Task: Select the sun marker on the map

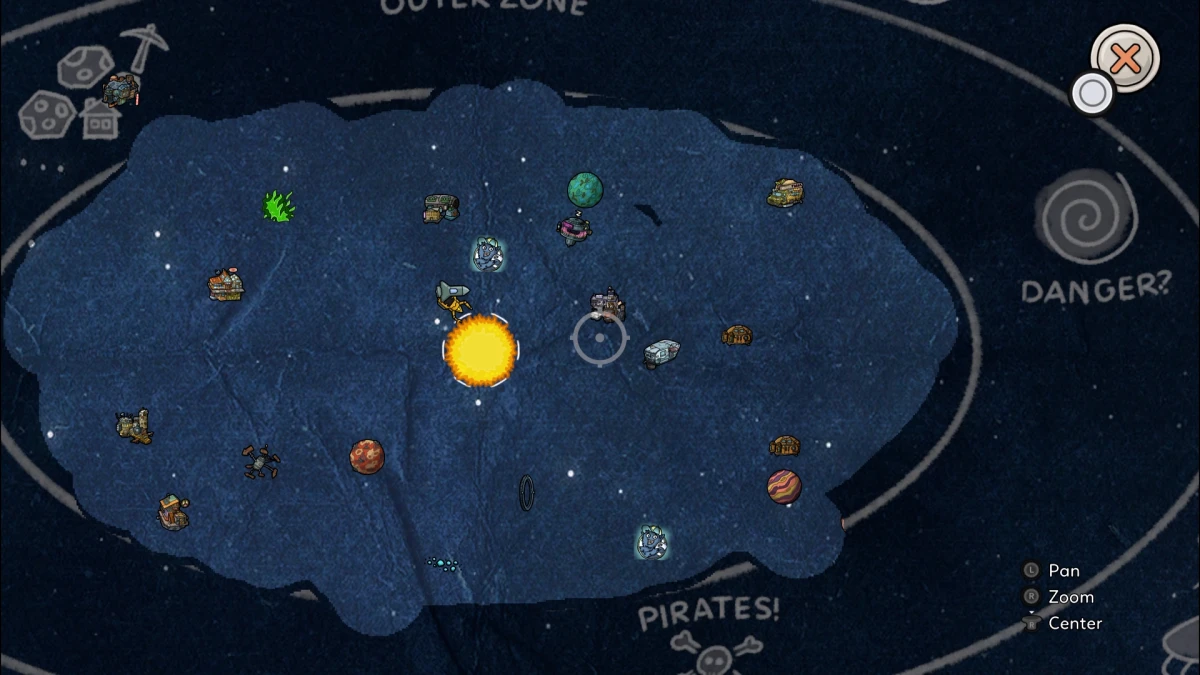Action: (x=480, y=350)
